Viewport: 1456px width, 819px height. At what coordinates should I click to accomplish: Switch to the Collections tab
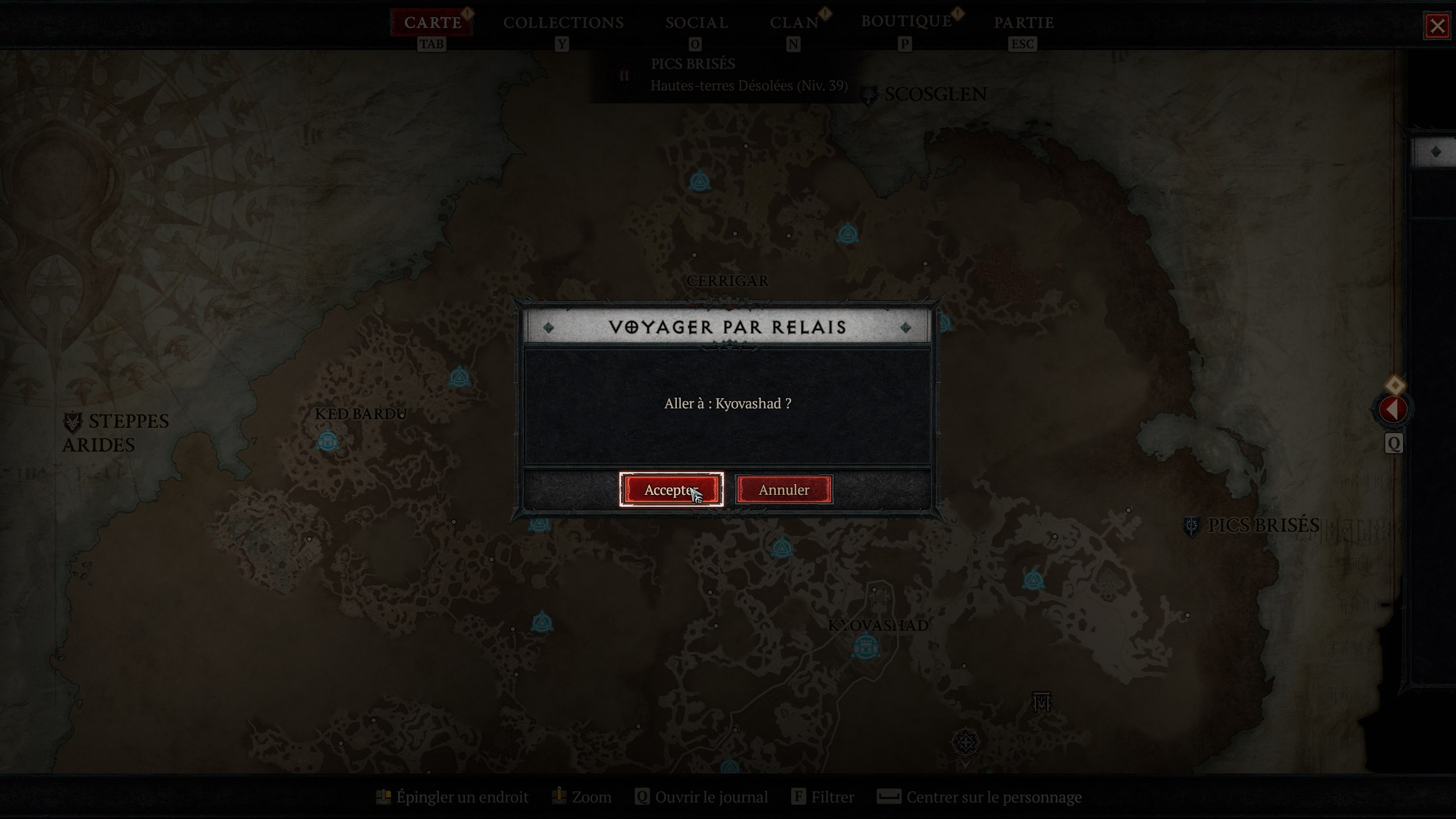point(563,23)
